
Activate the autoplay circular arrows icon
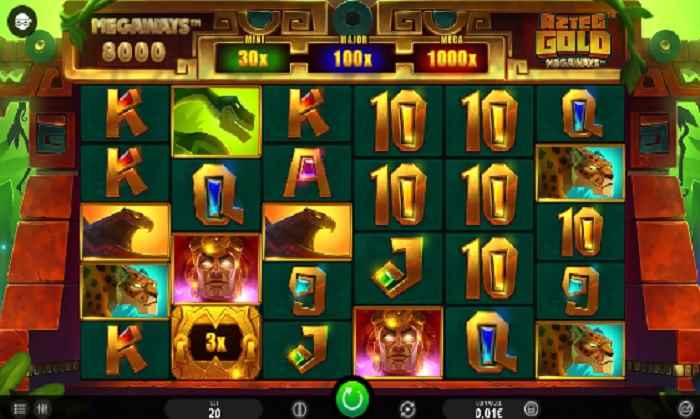click(407, 409)
